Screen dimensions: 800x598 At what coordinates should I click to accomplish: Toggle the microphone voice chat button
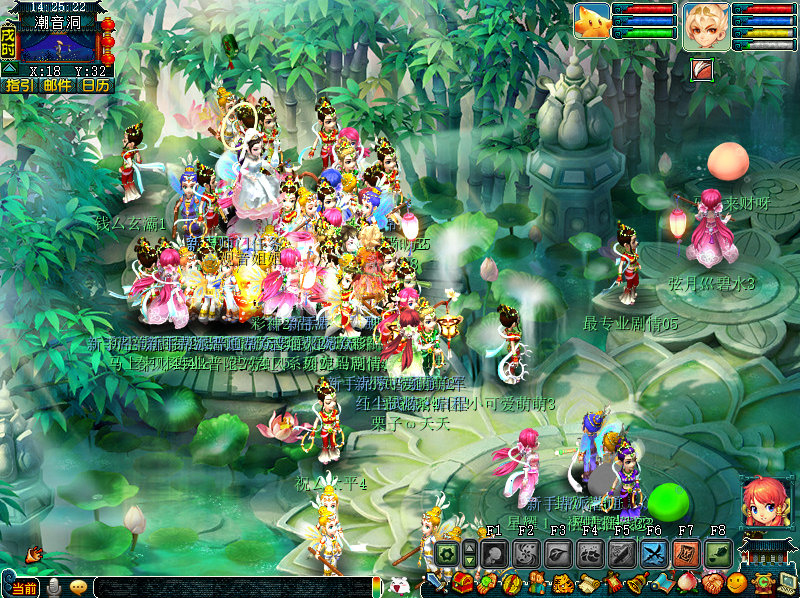tap(54, 588)
